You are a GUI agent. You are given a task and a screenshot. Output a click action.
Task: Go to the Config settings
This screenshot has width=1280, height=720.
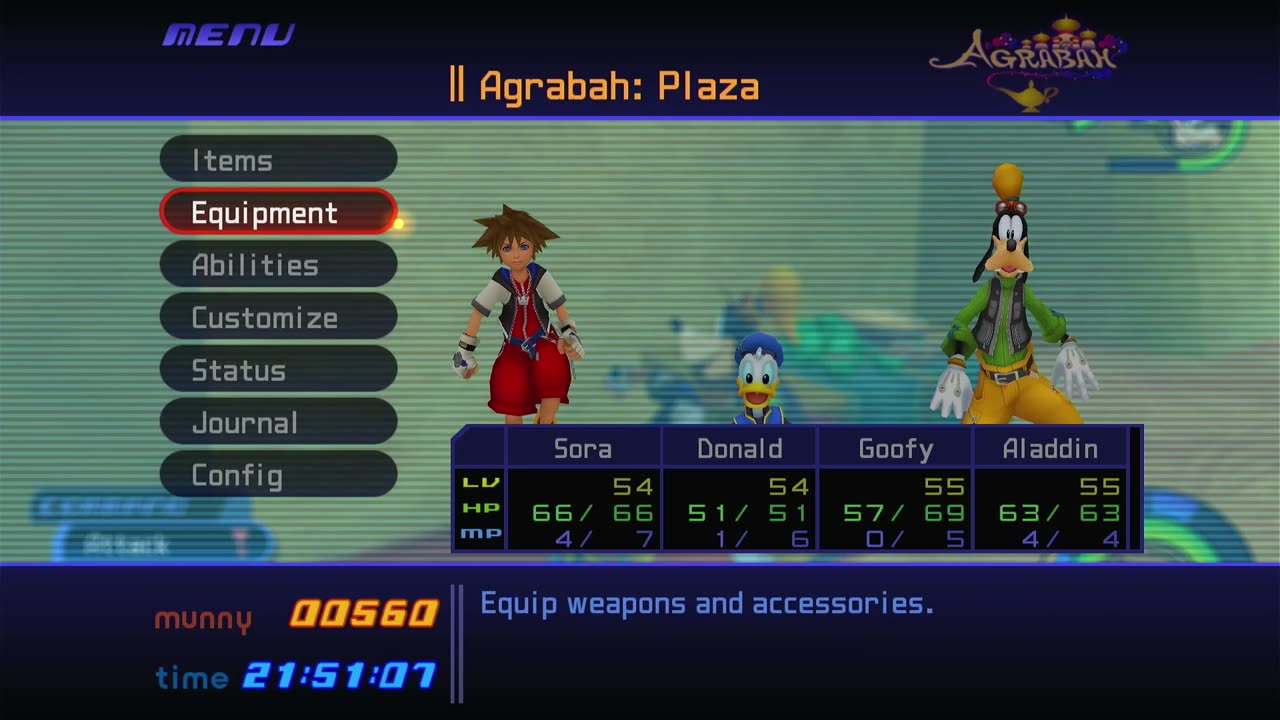278,475
